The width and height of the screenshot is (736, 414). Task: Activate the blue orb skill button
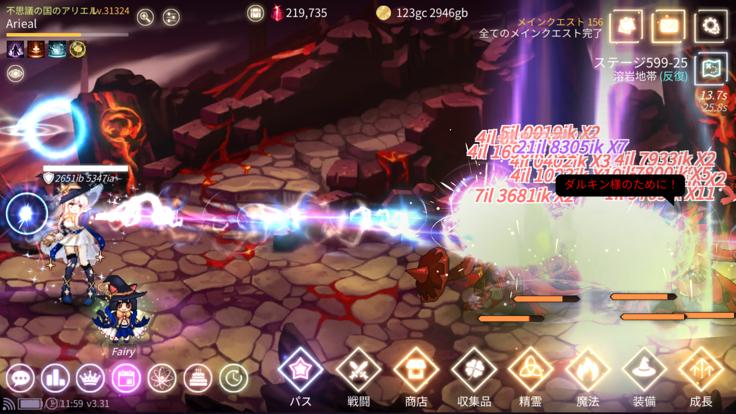coord(27,213)
